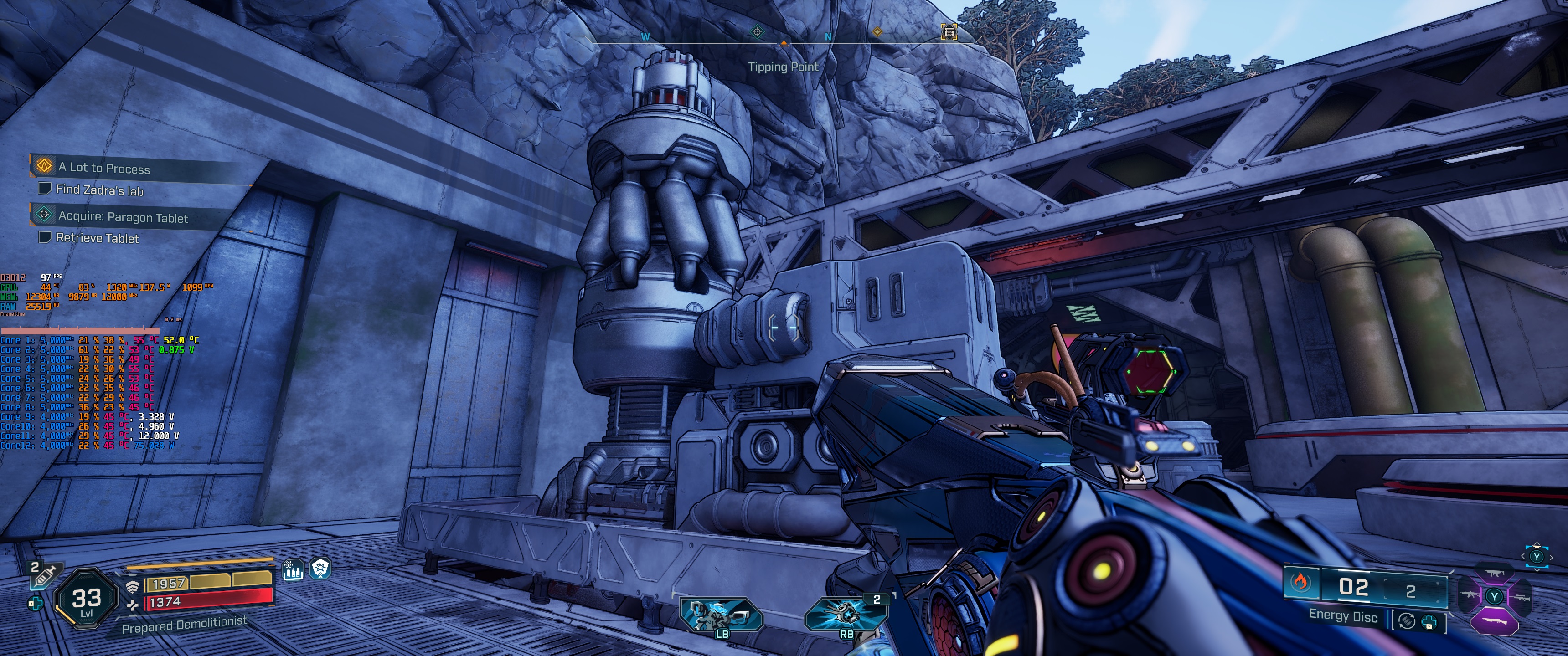The width and height of the screenshot is (1568, 656).
Task: Select the 'A Lot to Process' quest tracker
Action: point(103,167)
